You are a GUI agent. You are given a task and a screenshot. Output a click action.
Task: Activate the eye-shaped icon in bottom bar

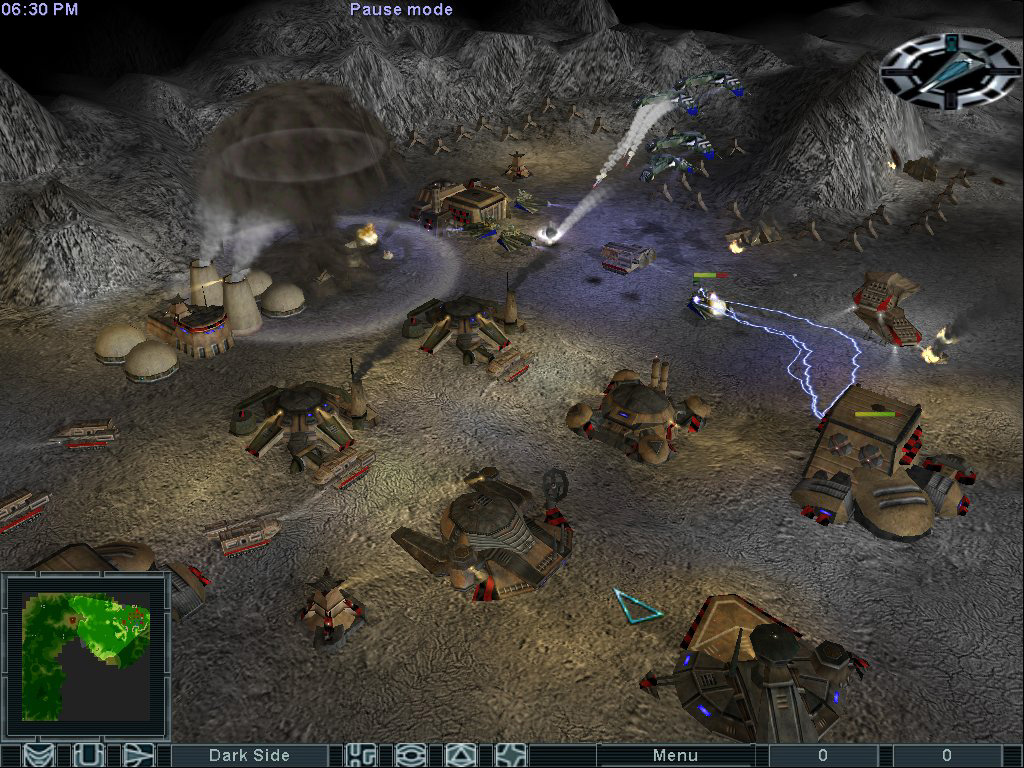(x=411, y=756)
